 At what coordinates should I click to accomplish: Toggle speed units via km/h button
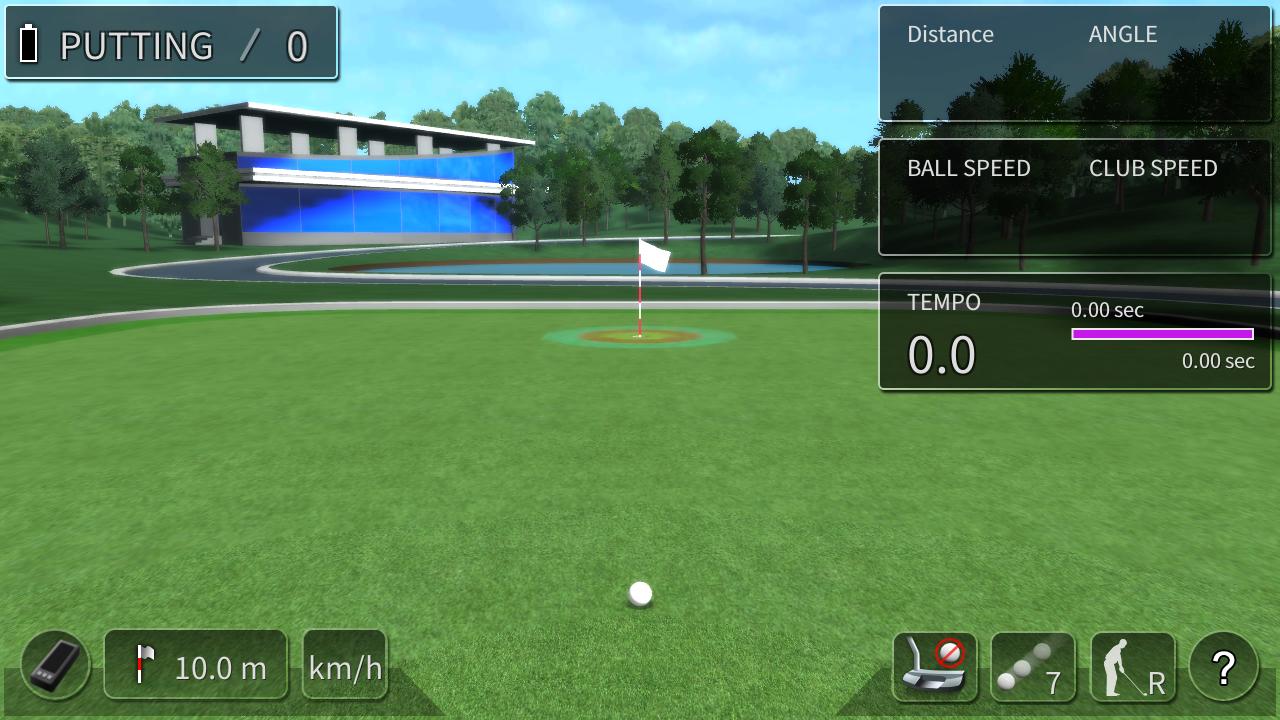click(344, 665)
